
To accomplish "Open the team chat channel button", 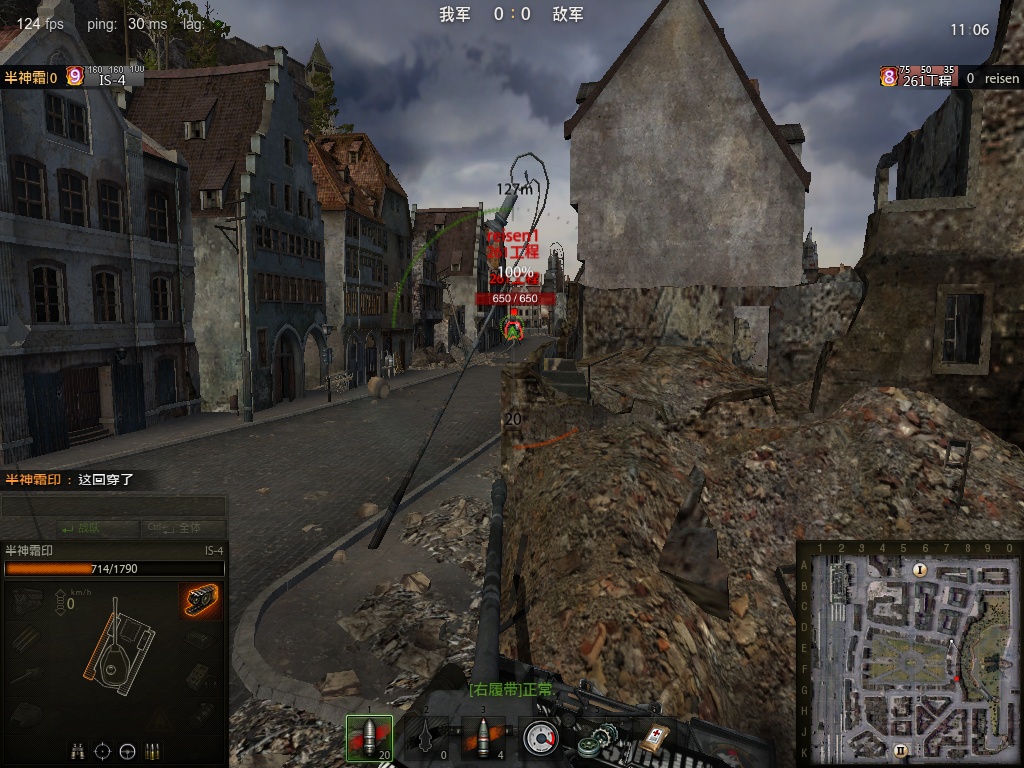I will (83, 528).
